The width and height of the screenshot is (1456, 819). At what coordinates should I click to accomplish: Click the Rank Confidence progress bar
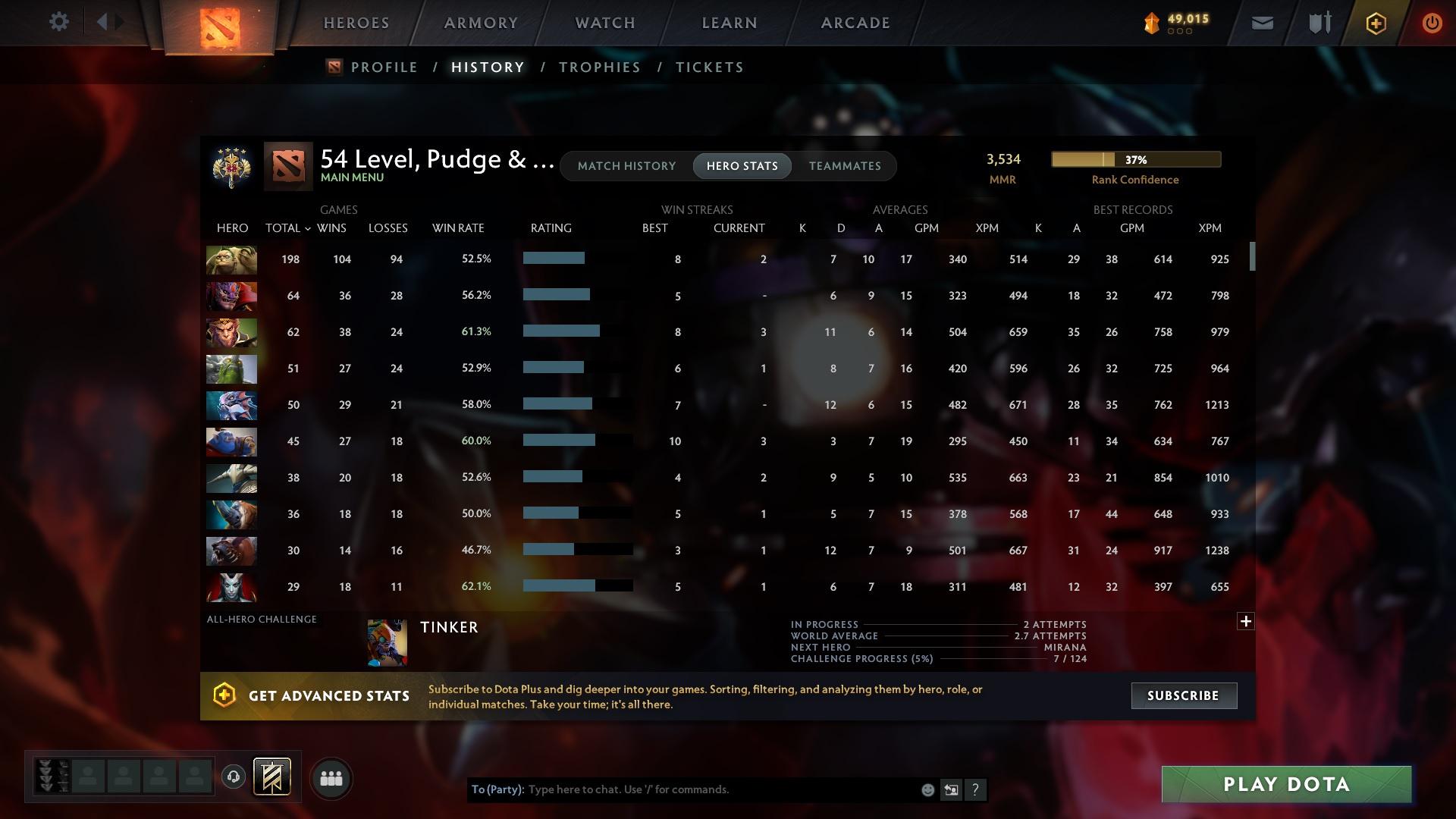click(1135, 159)
